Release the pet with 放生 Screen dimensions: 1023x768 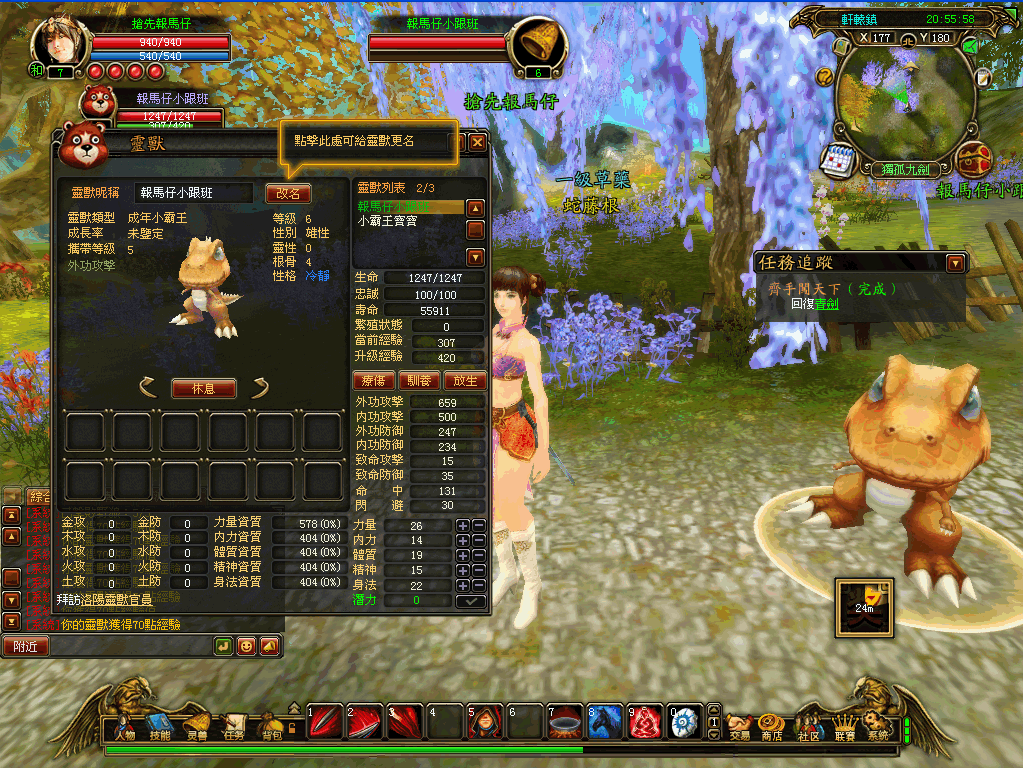(x=464, y=380)
